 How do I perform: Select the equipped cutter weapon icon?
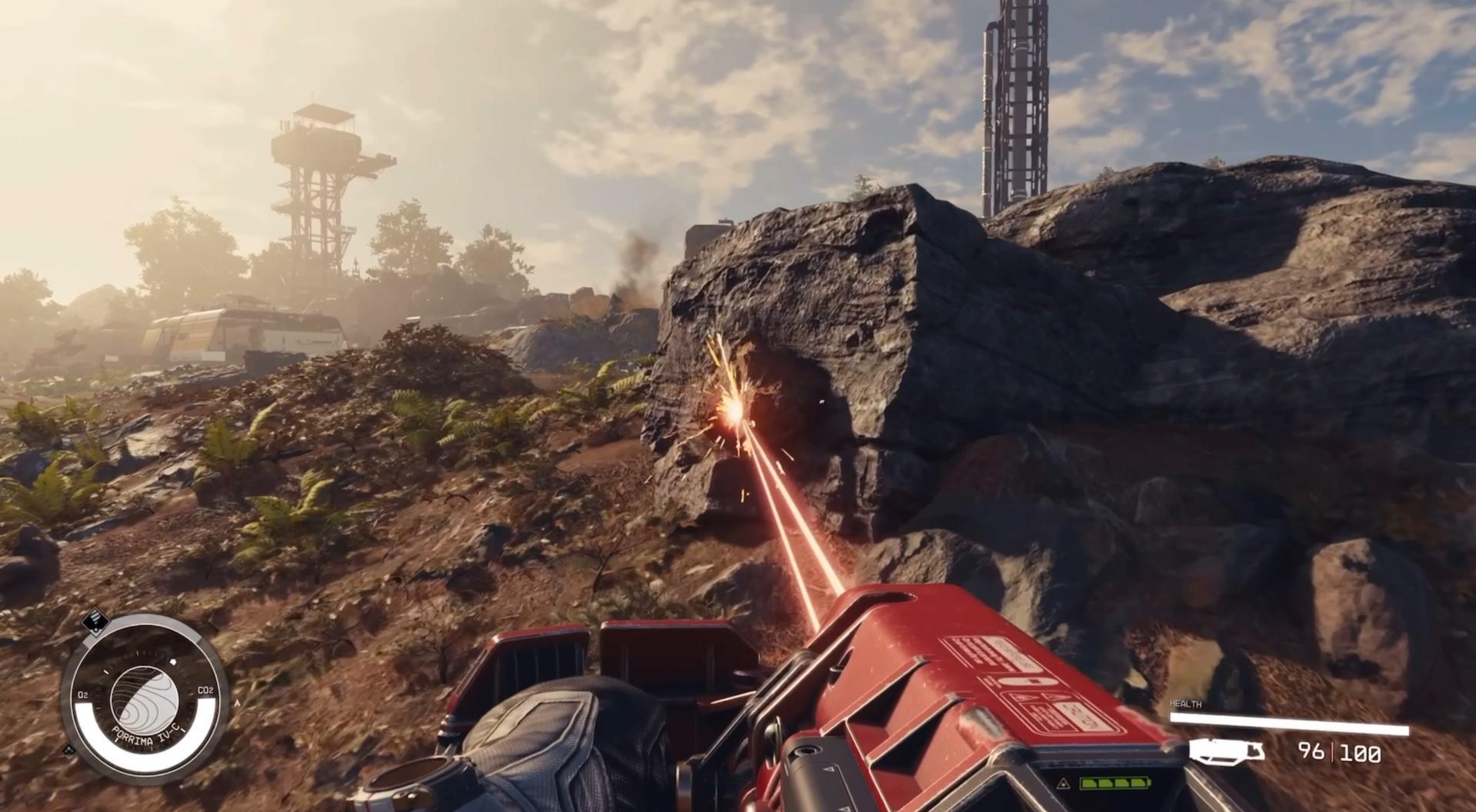(1226, 751)
